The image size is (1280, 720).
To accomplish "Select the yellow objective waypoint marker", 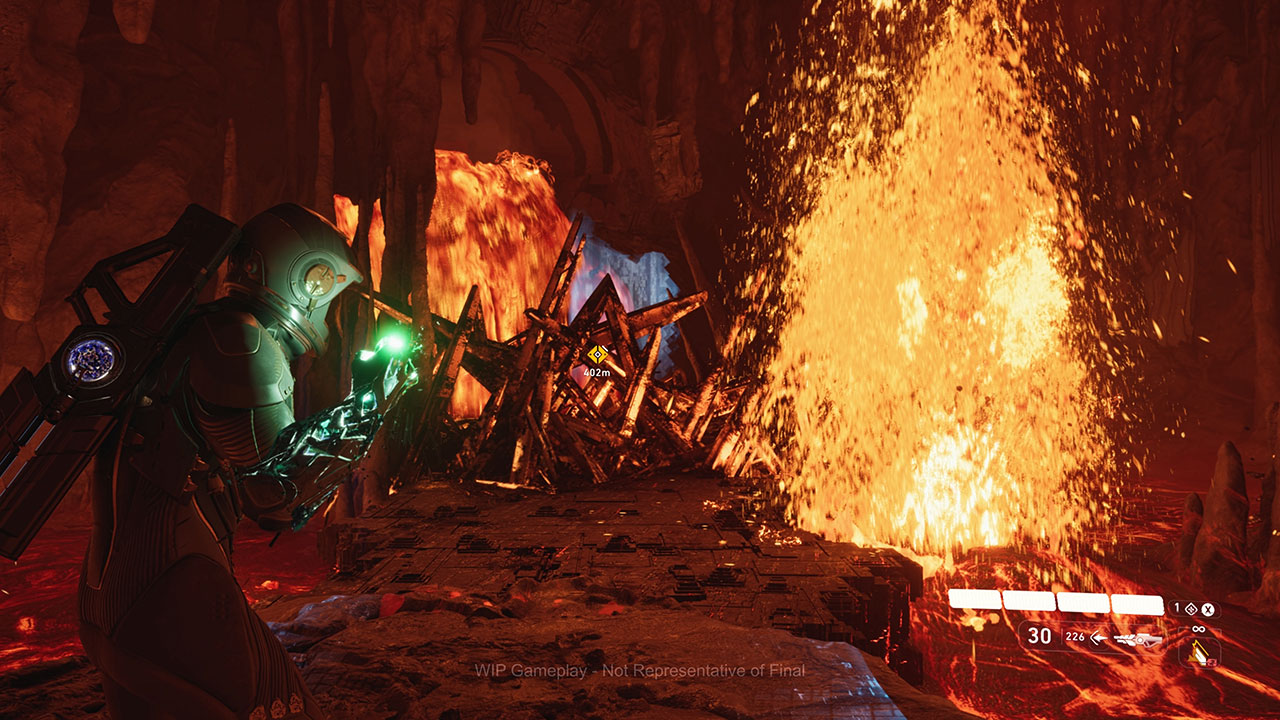I will (598, 353).
